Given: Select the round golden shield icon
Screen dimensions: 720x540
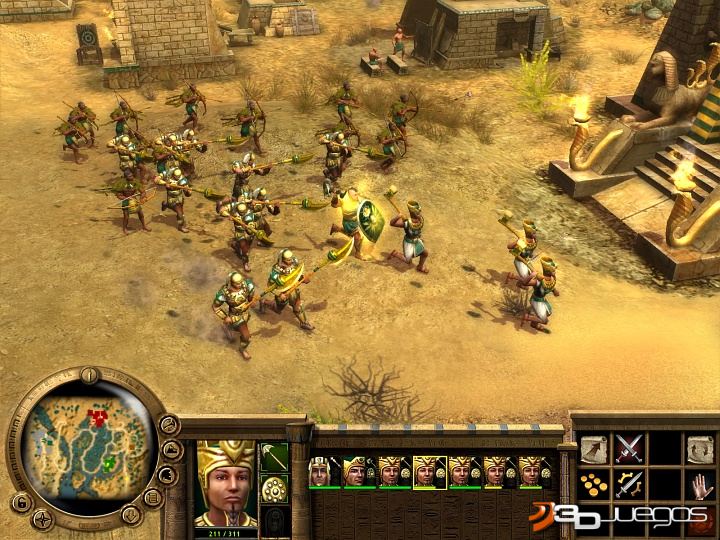Looking at the screenshot, I should [274, 489].
